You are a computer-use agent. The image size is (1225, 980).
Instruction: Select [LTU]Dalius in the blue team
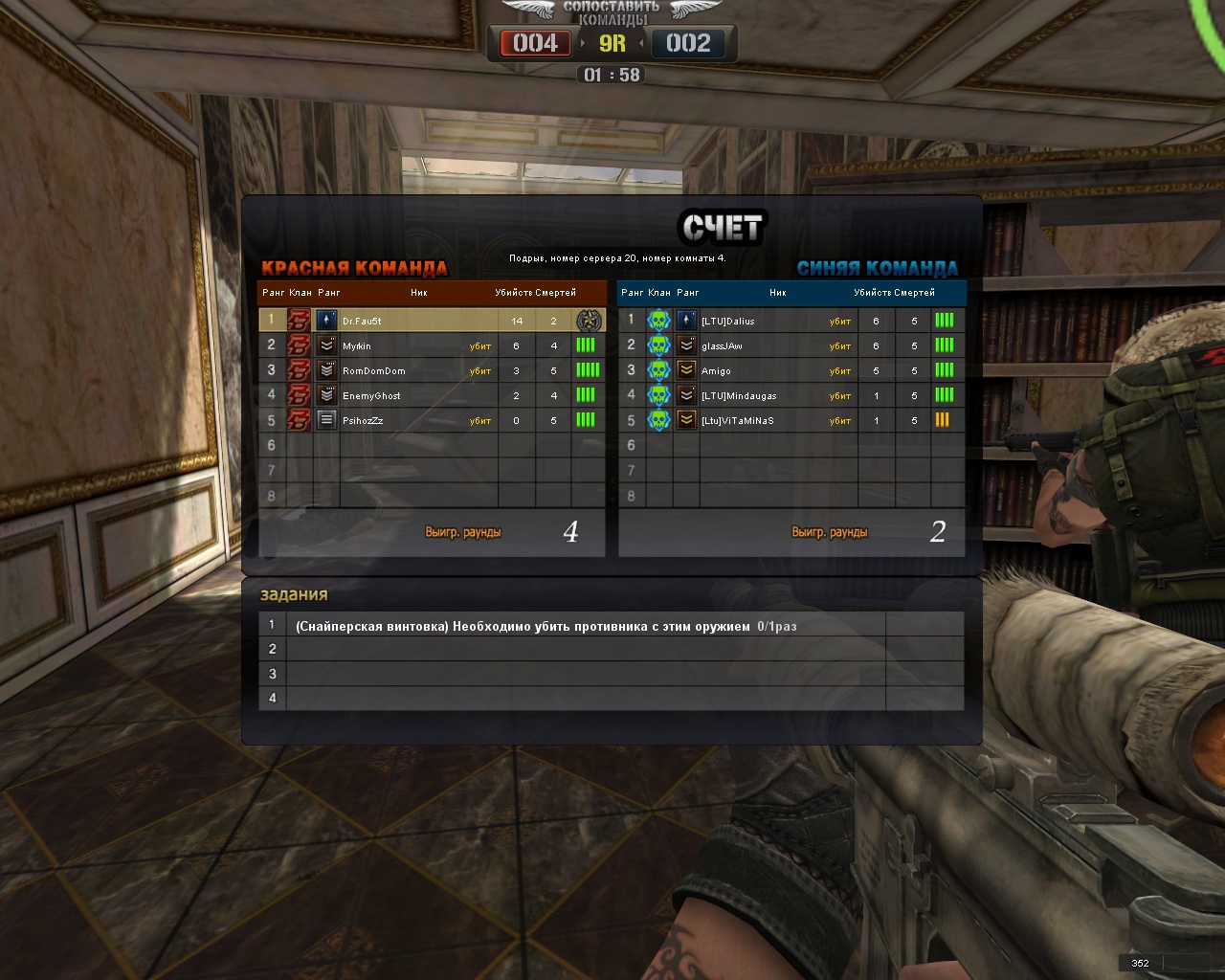point(728,321)
